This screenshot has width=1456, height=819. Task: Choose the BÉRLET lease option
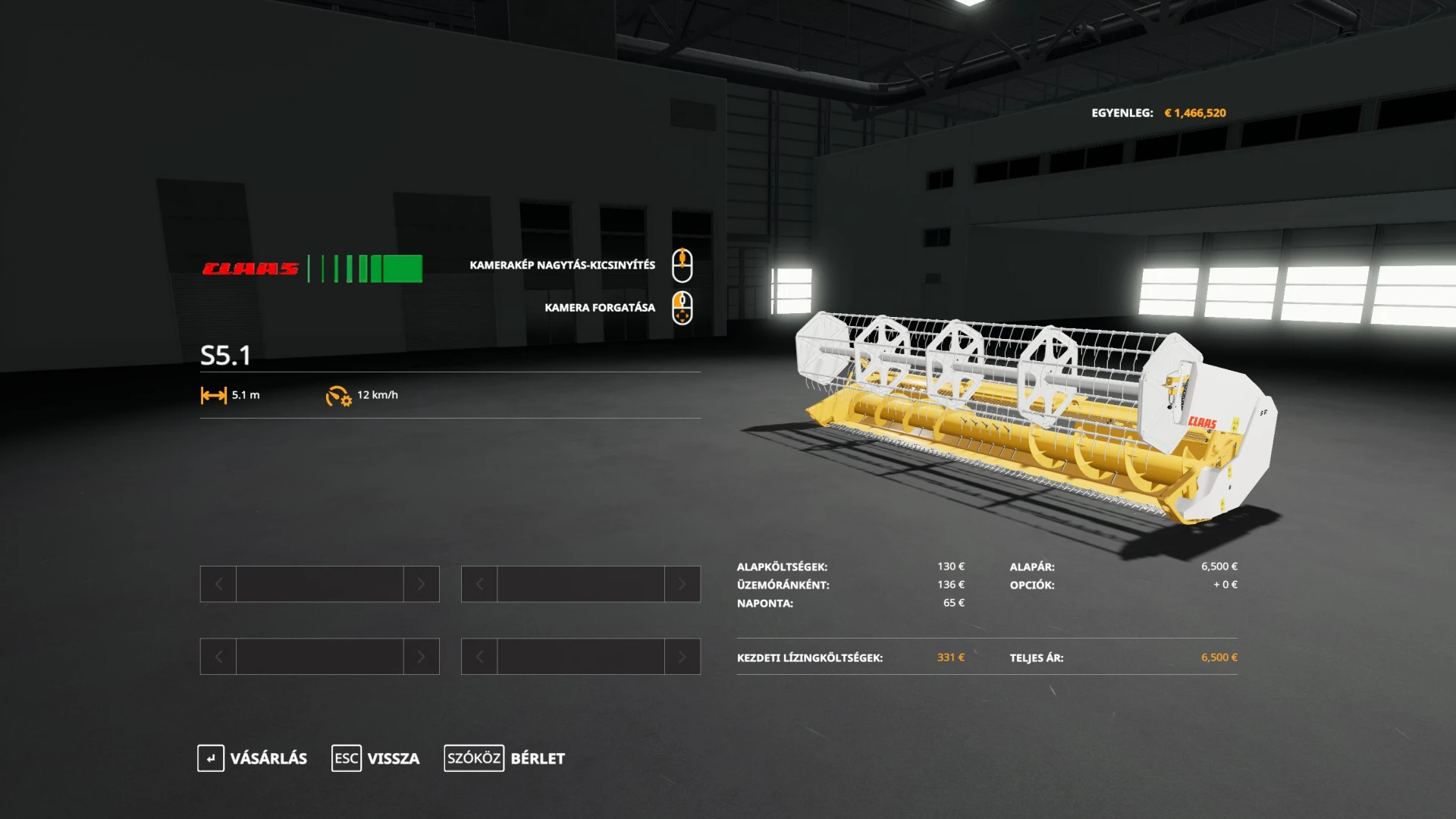[x=505, y=758]
